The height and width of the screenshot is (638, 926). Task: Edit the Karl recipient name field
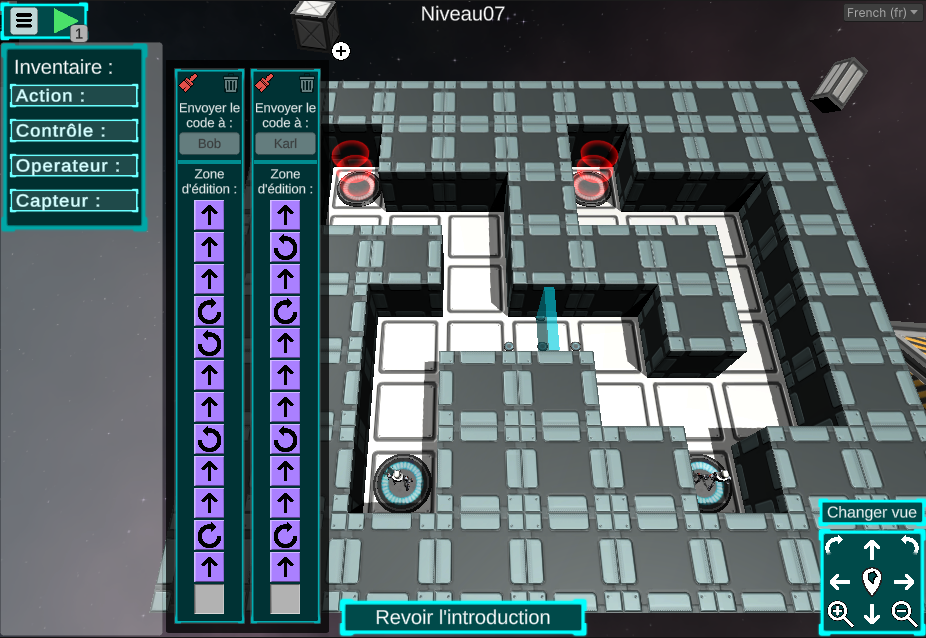(x=285, y=143)
